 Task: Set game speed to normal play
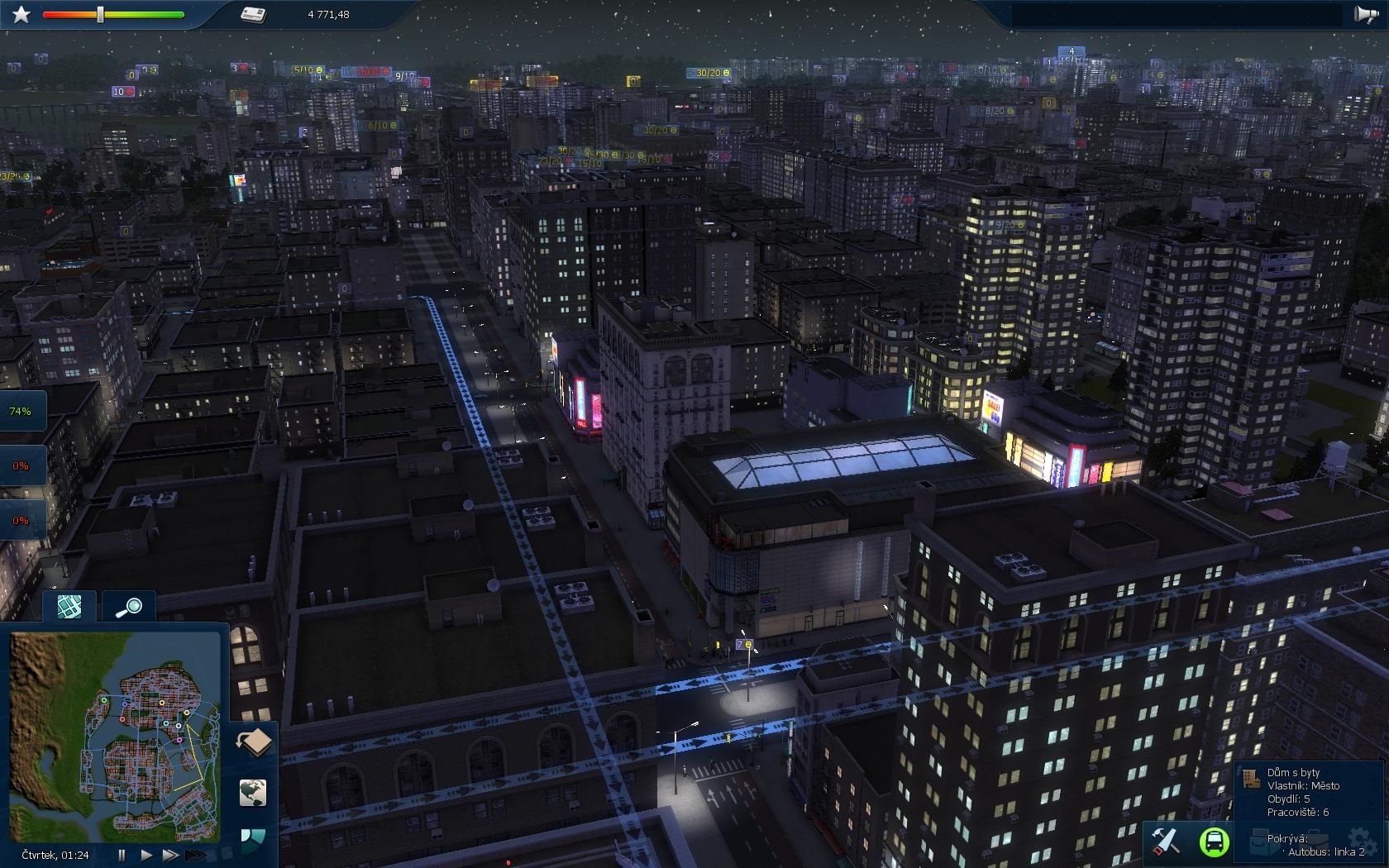146,855
